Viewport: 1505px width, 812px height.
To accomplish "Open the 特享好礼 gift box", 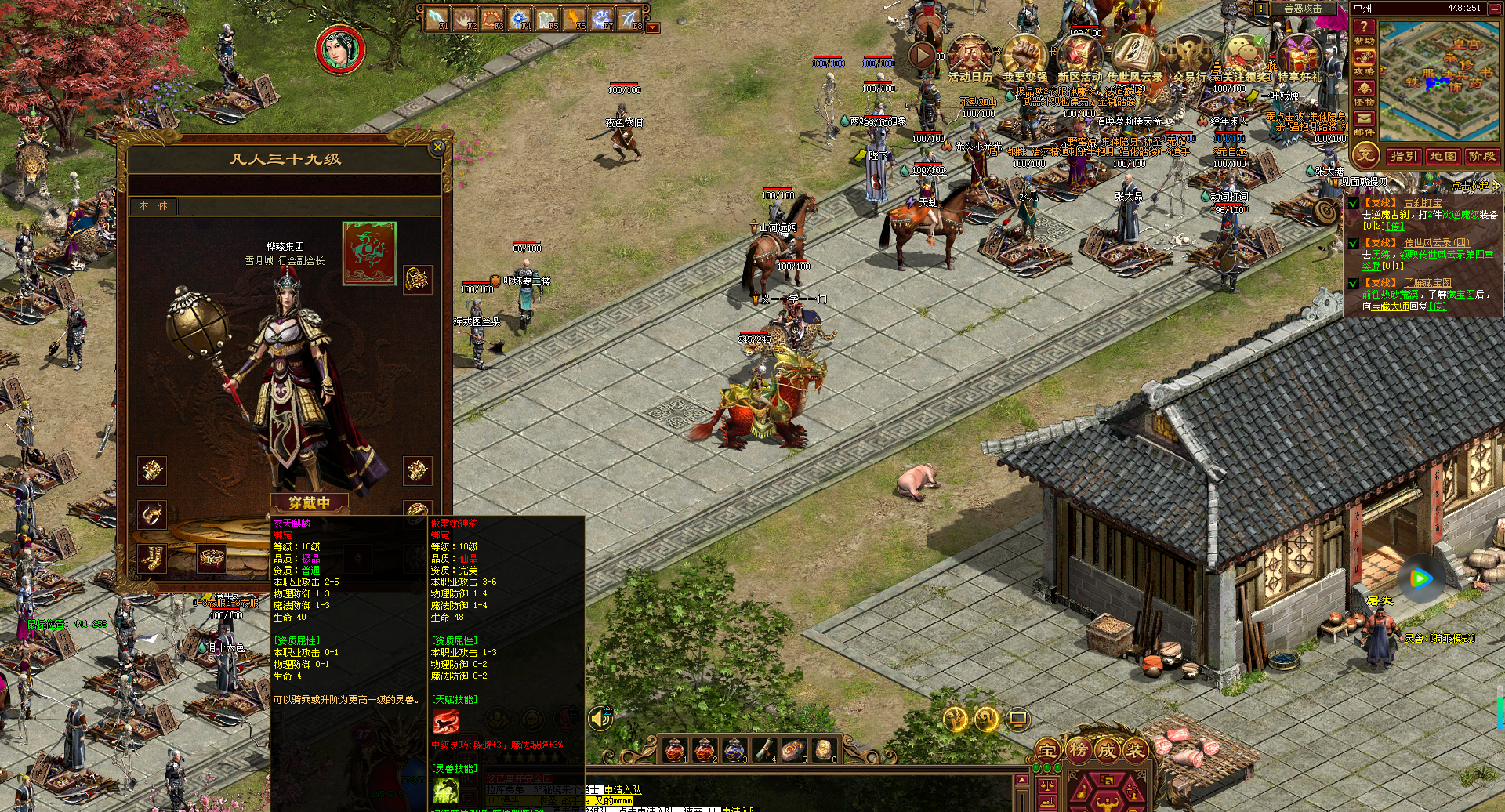I will tap(1299, 57).
